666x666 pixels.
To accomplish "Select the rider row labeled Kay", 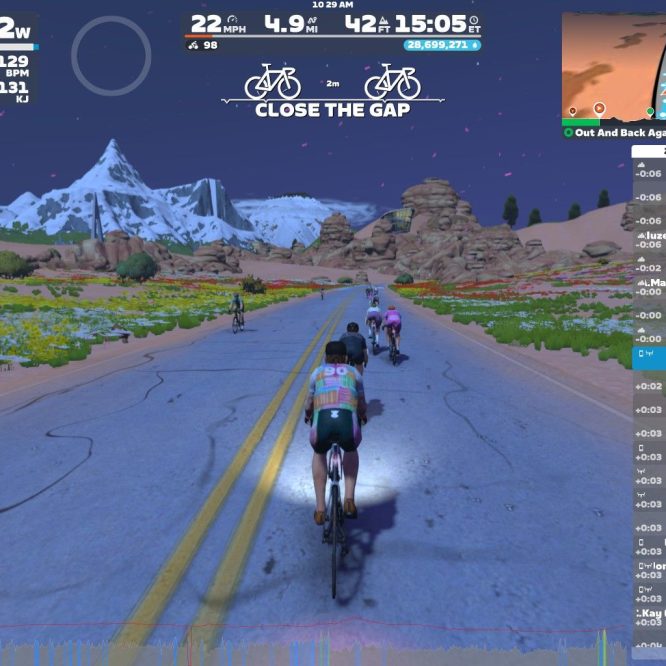I will coord(649,613).
